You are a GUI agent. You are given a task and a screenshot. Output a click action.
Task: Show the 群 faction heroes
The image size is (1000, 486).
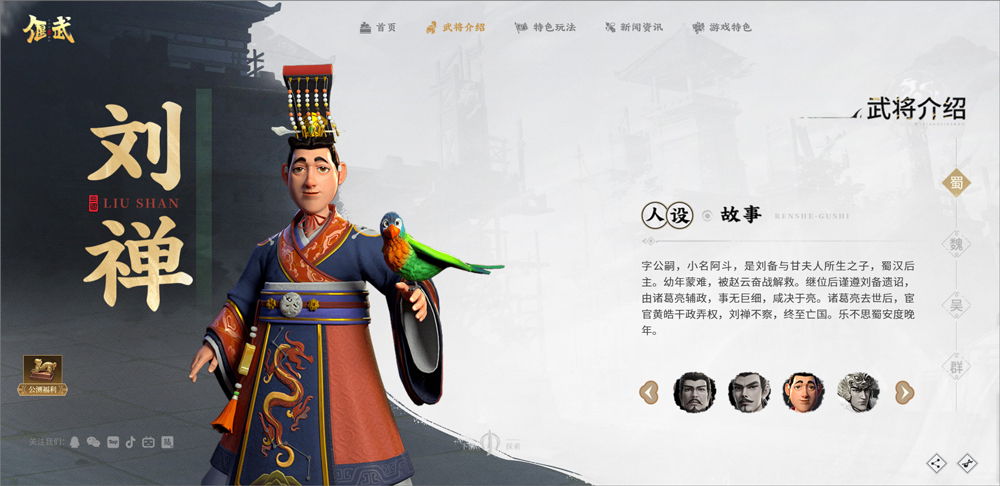pyautogui.click(x=957, y=366)
